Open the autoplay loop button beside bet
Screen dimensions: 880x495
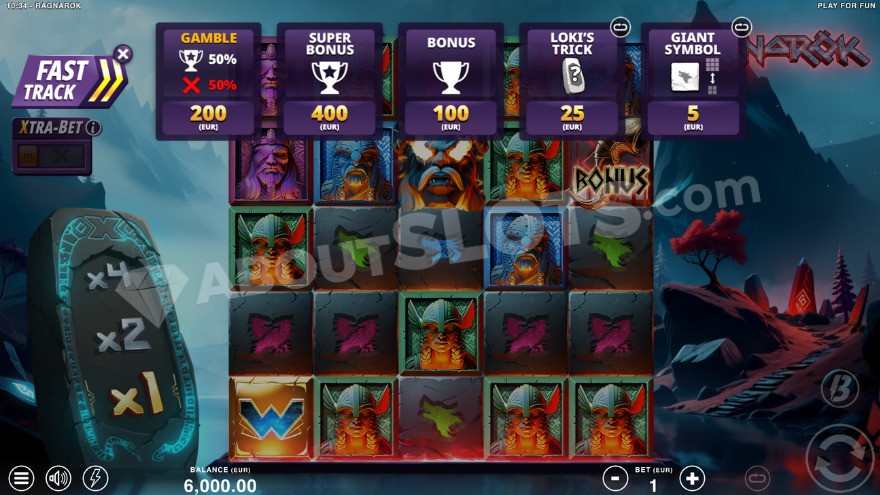click(759, 478)
